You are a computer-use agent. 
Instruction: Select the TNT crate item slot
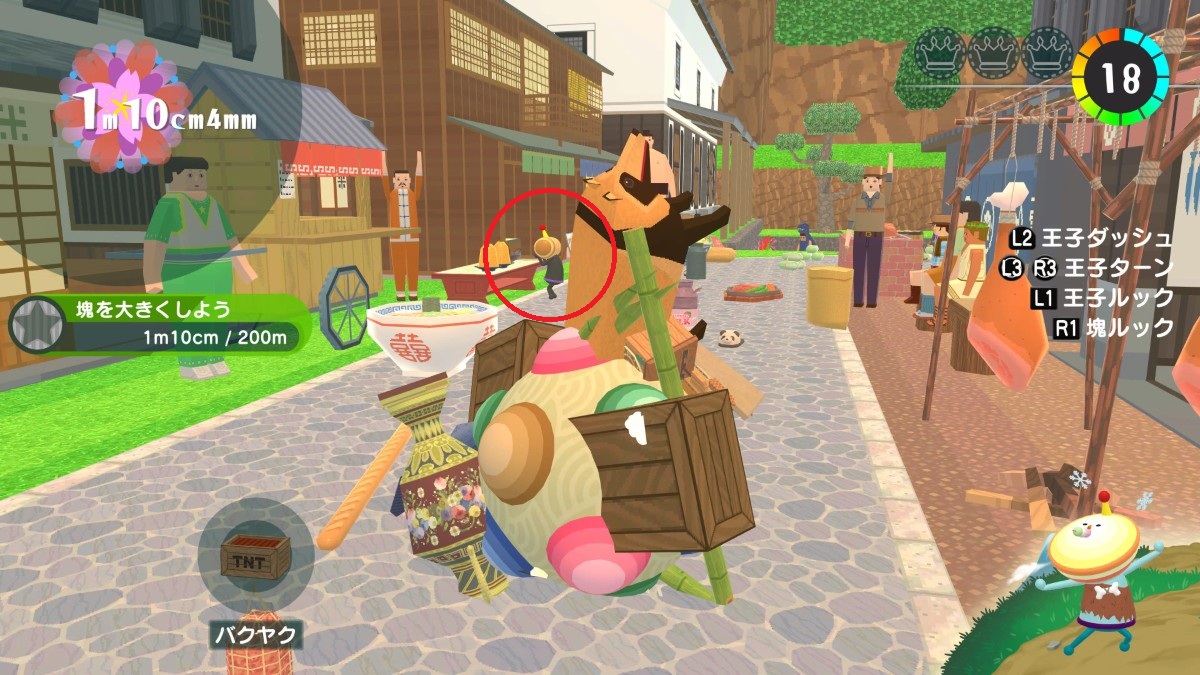click(255, 556)
